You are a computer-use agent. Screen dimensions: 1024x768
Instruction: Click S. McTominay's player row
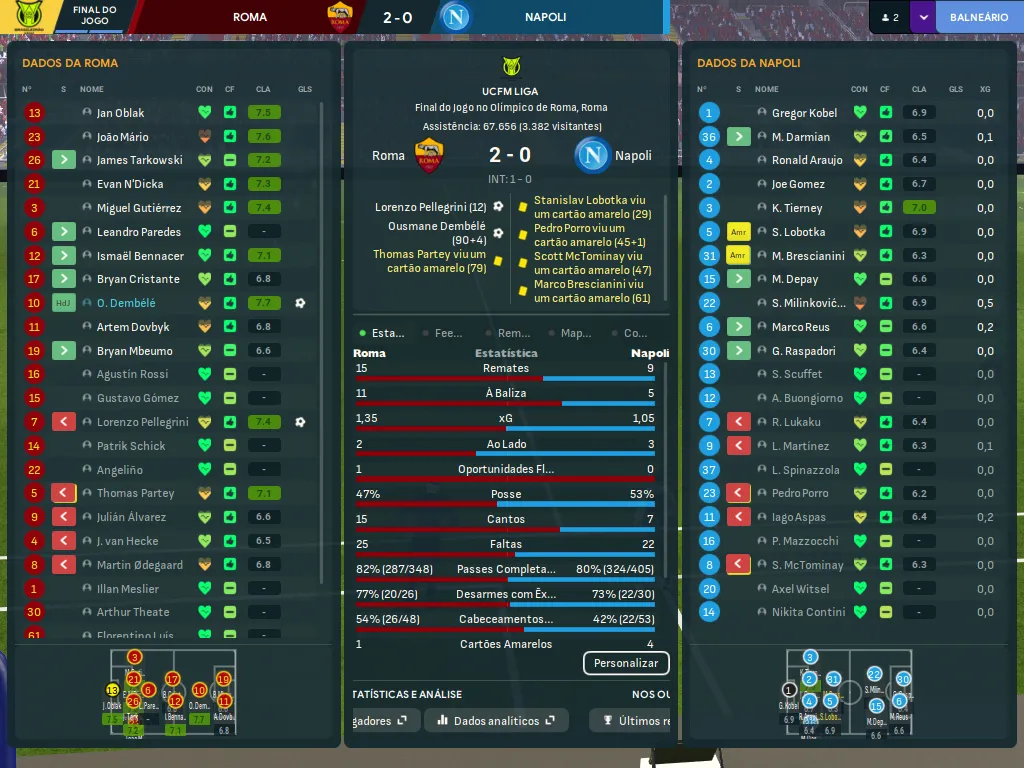(x=807, y=565)
